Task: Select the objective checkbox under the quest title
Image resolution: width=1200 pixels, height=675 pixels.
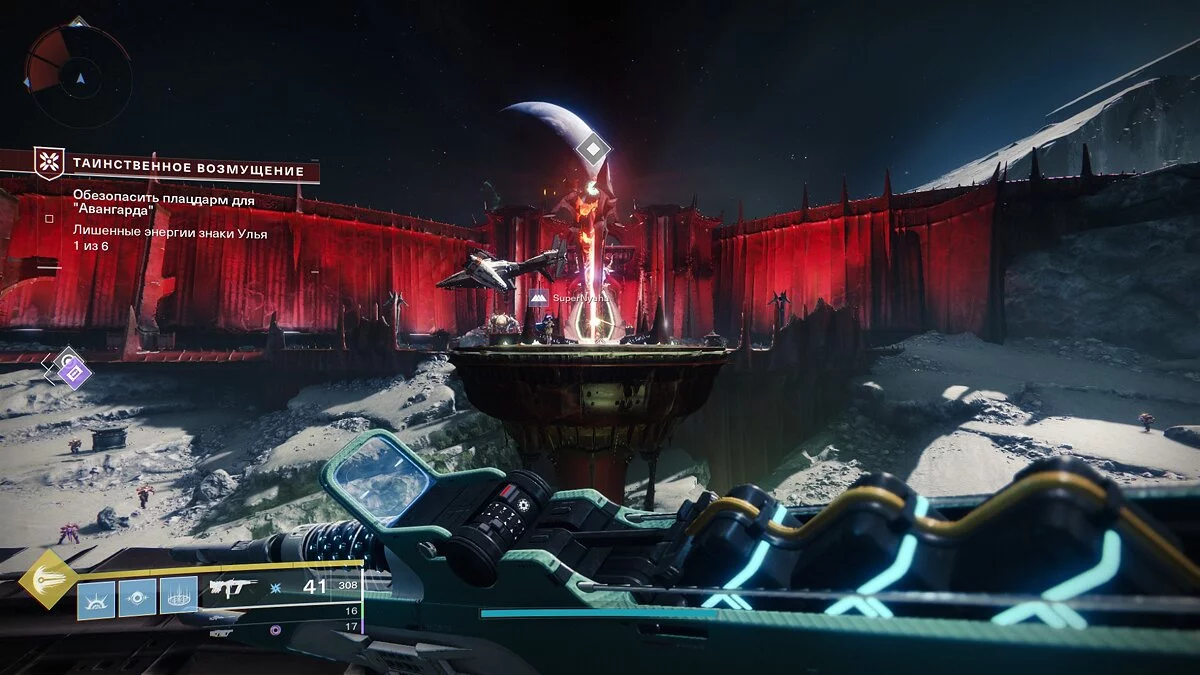Action: pos(49,217)
